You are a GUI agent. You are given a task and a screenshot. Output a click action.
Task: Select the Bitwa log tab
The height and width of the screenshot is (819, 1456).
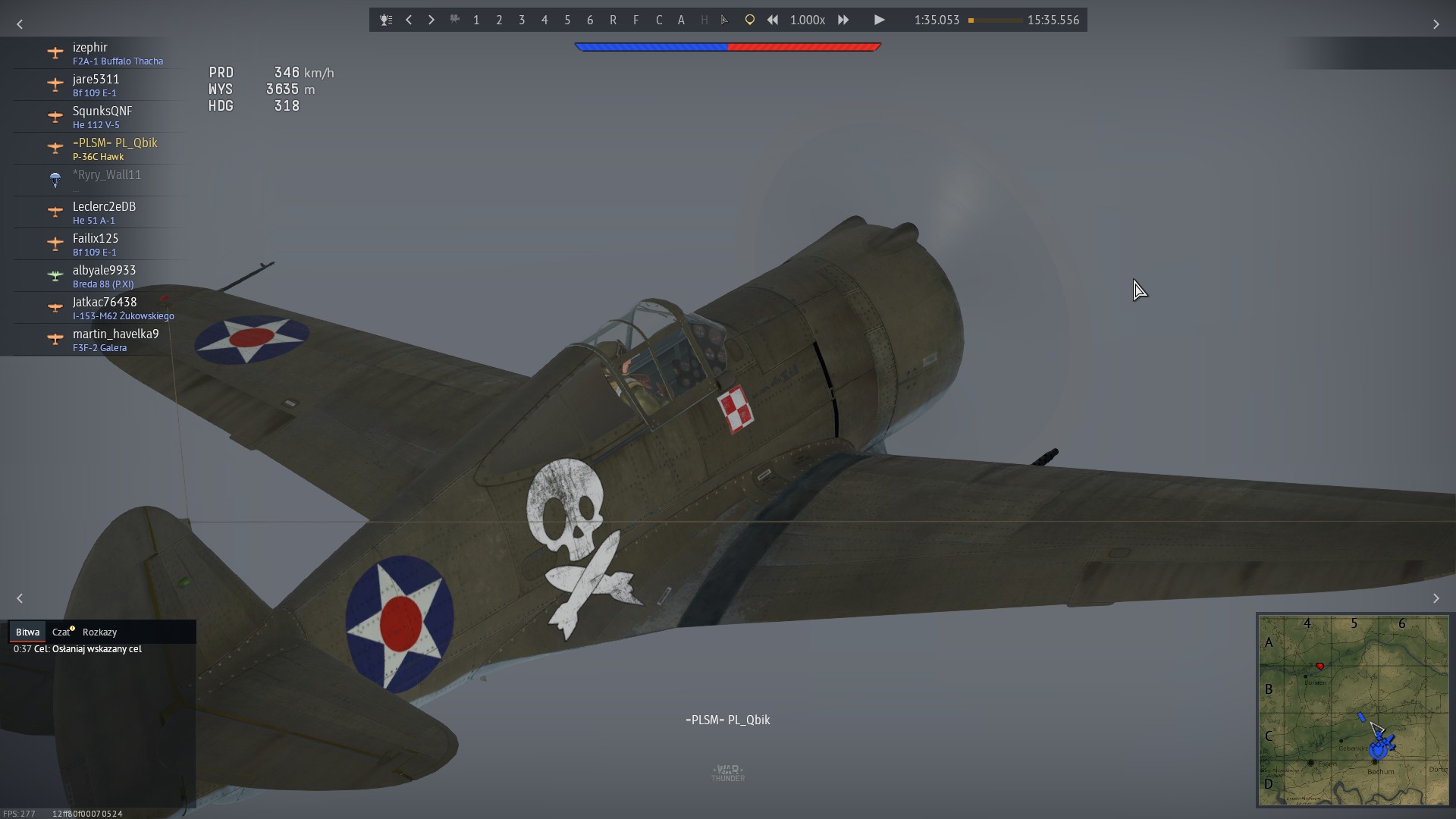27,632
